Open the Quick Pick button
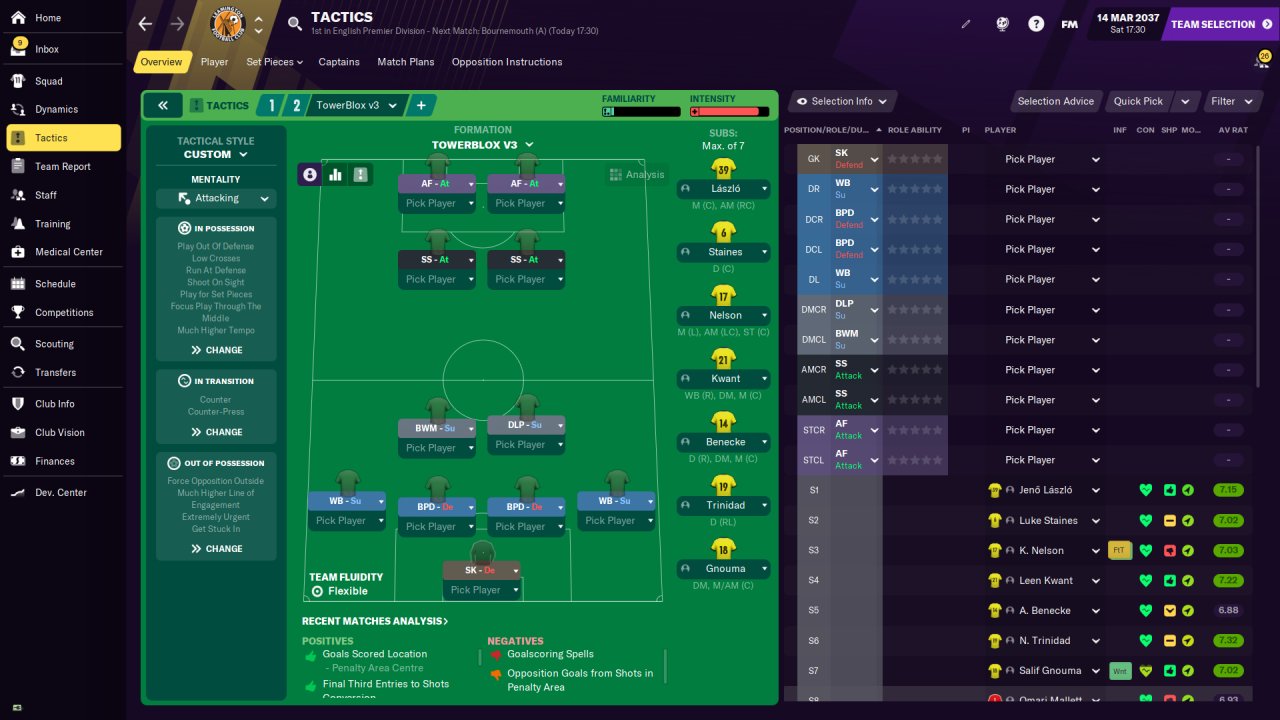 (1138, 101)
